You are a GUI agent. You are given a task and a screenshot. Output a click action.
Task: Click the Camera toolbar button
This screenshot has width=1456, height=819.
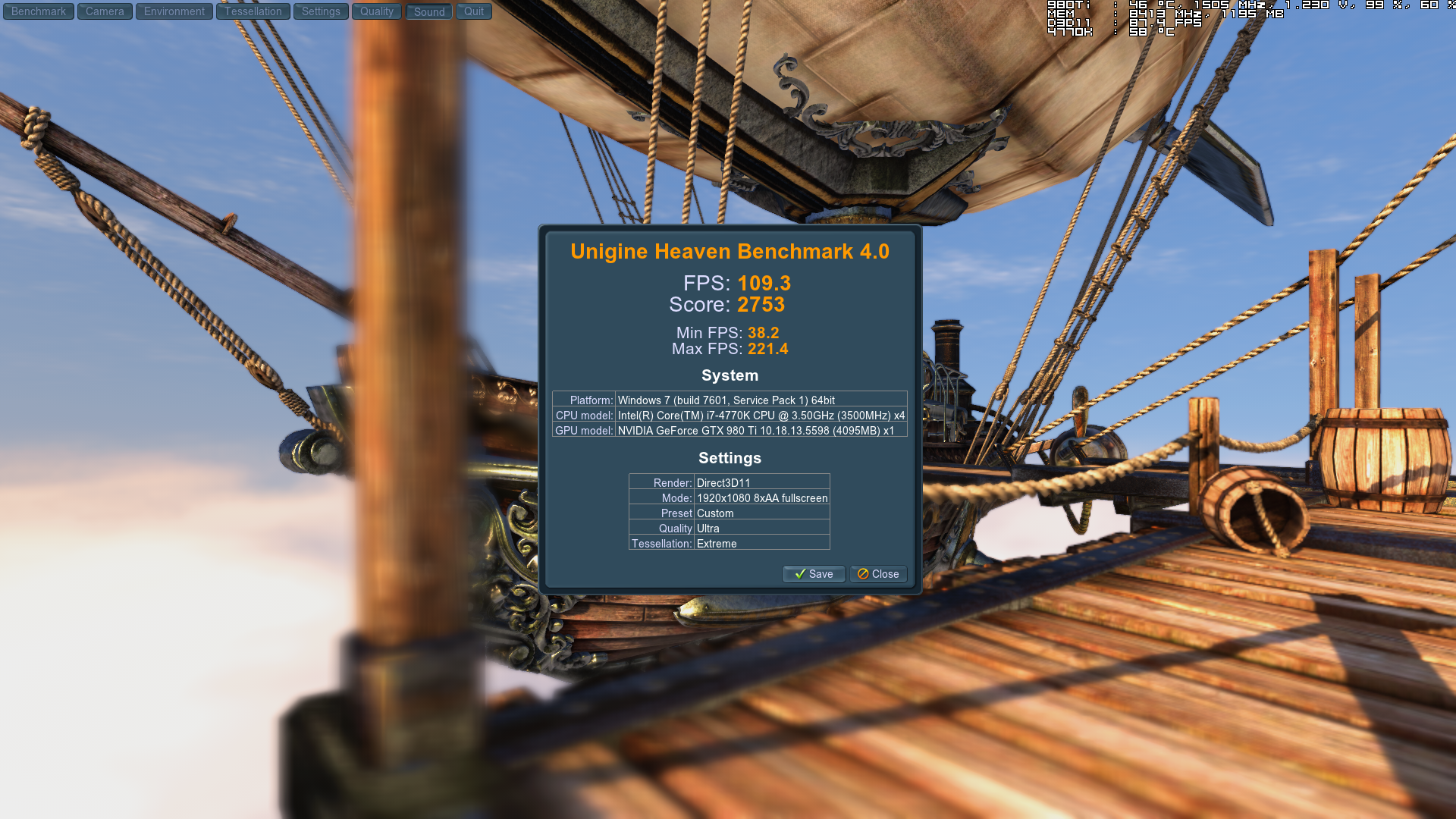point(105,11)
